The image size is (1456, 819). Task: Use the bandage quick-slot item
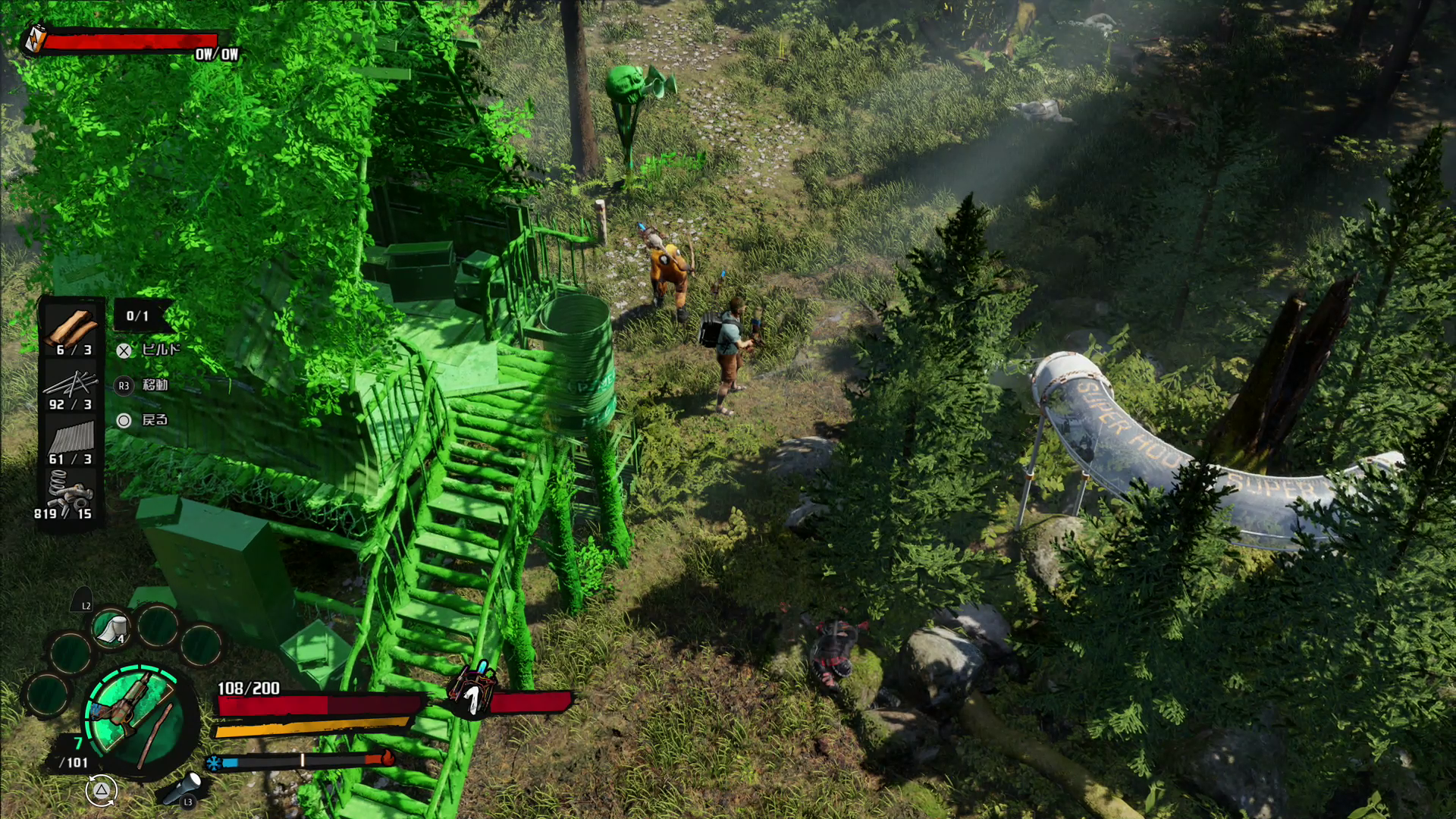(112, 628)
